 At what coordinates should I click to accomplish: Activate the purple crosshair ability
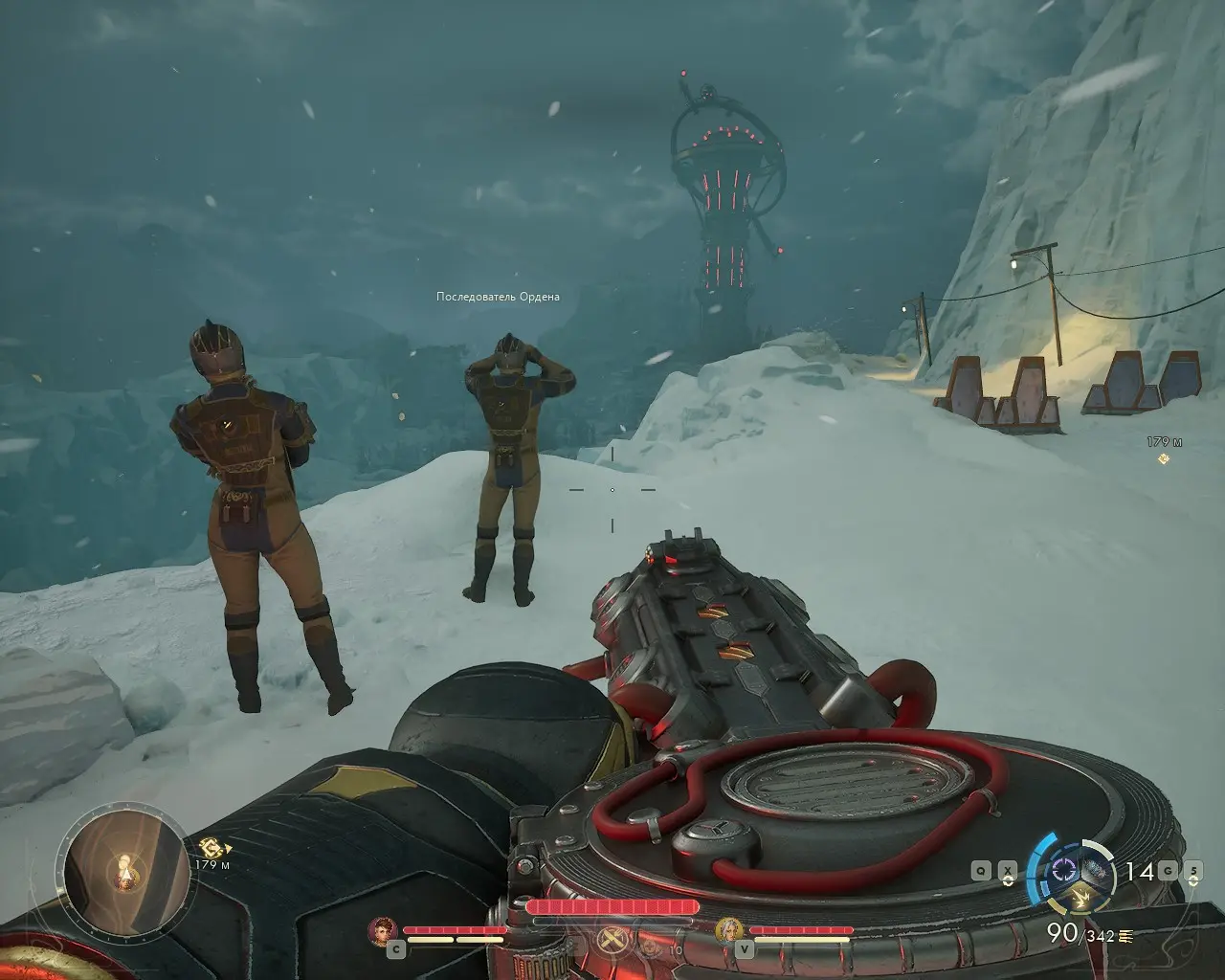(1064, 871)
